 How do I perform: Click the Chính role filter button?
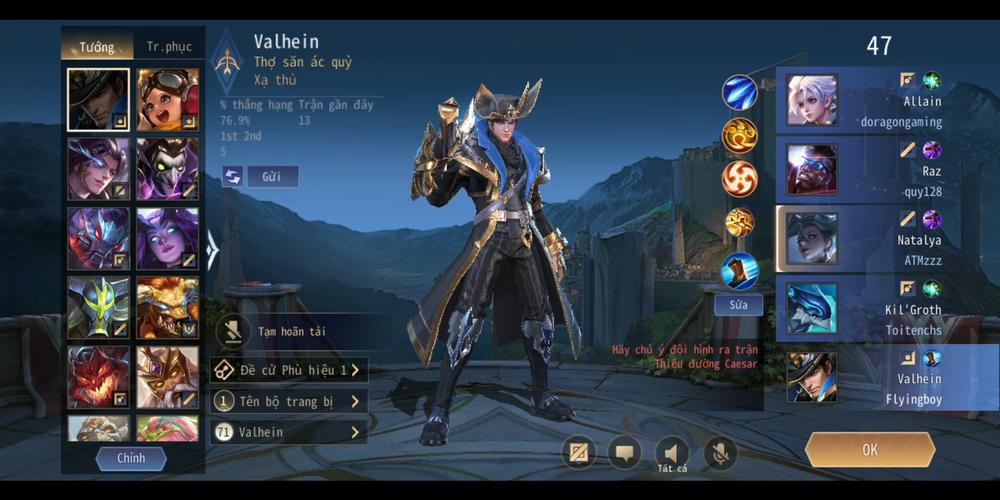pyautogui.click(x=131, y=458)
